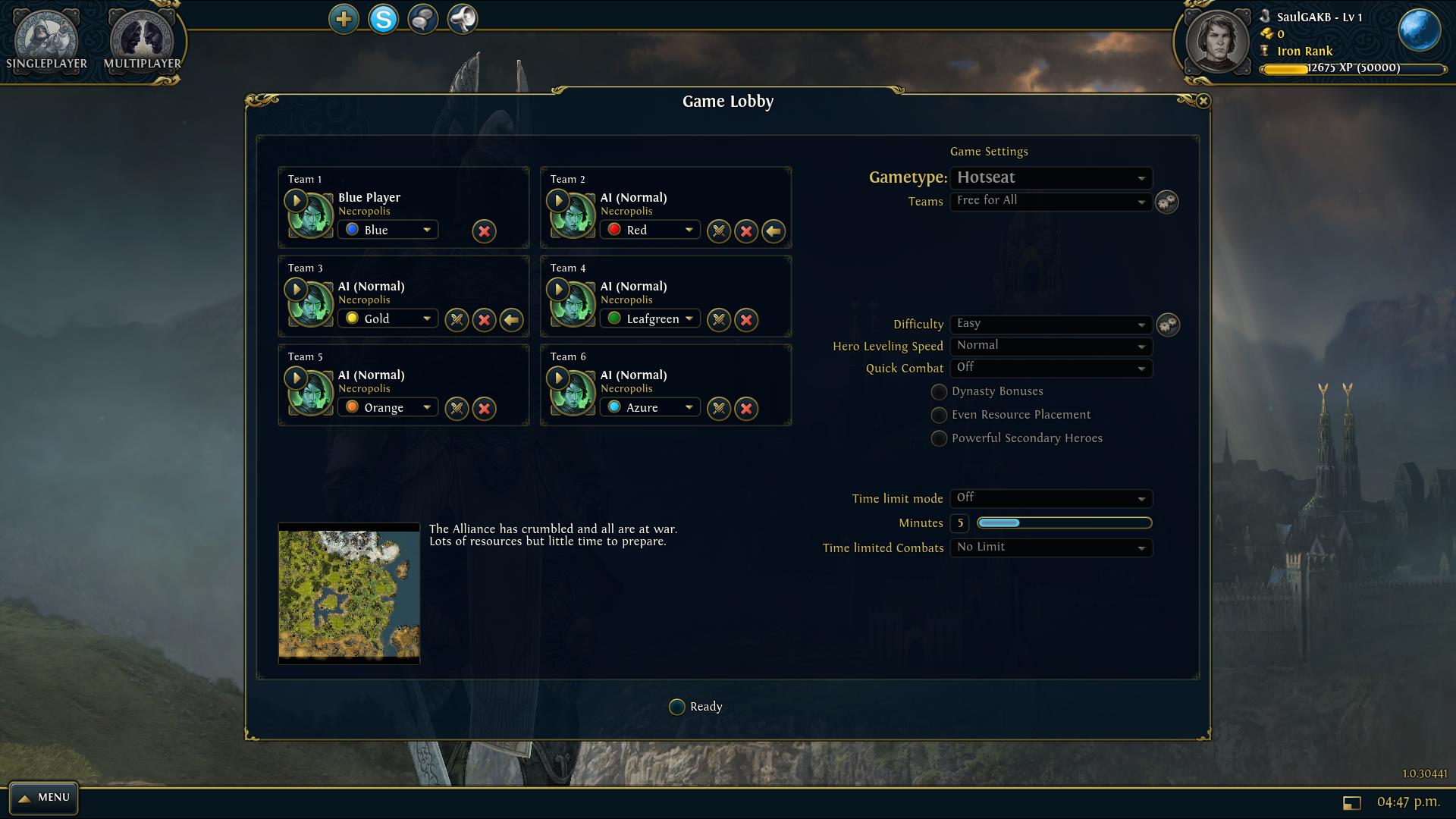
Task: Open the Gametype Hotseat dropdown
Action: click(1050, 178)
